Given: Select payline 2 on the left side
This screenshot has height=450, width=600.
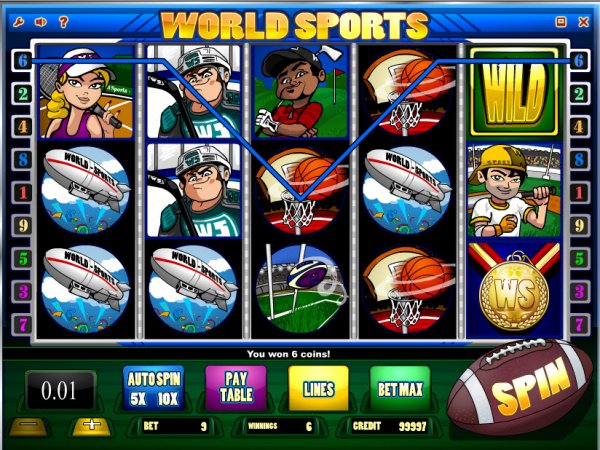Looking at the screenshot, I should tap(21, 94).
